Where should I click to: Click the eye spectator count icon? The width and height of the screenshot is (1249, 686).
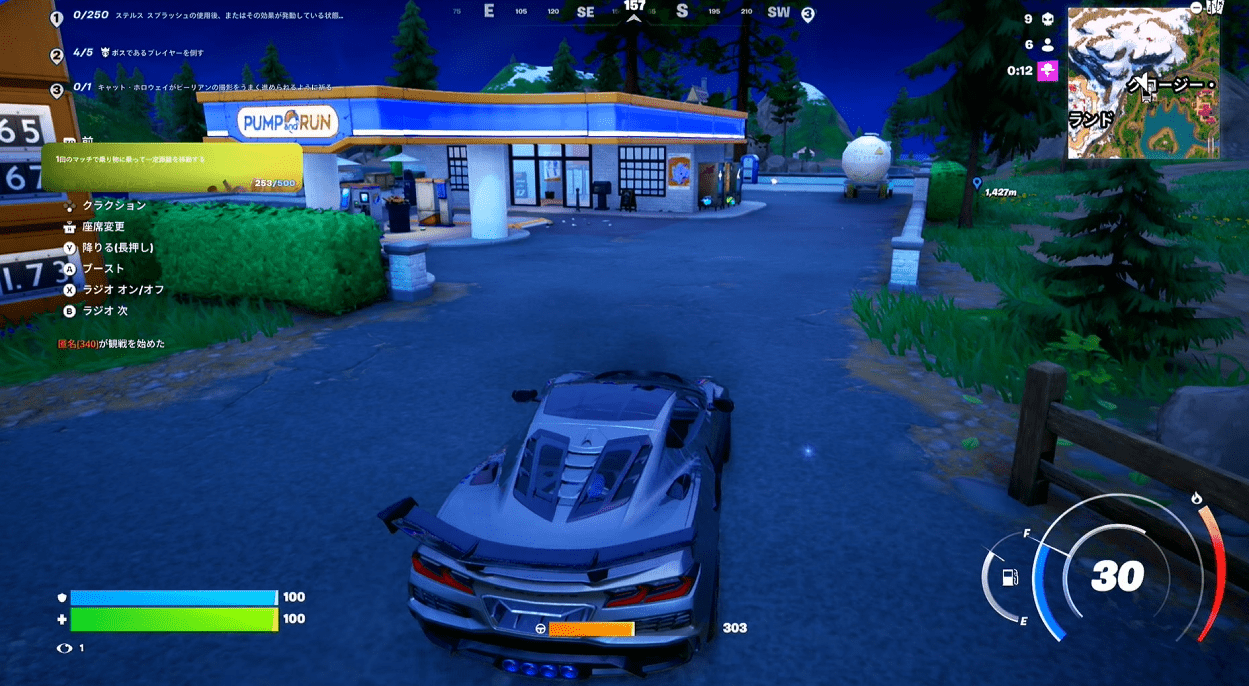pos(65,648)
